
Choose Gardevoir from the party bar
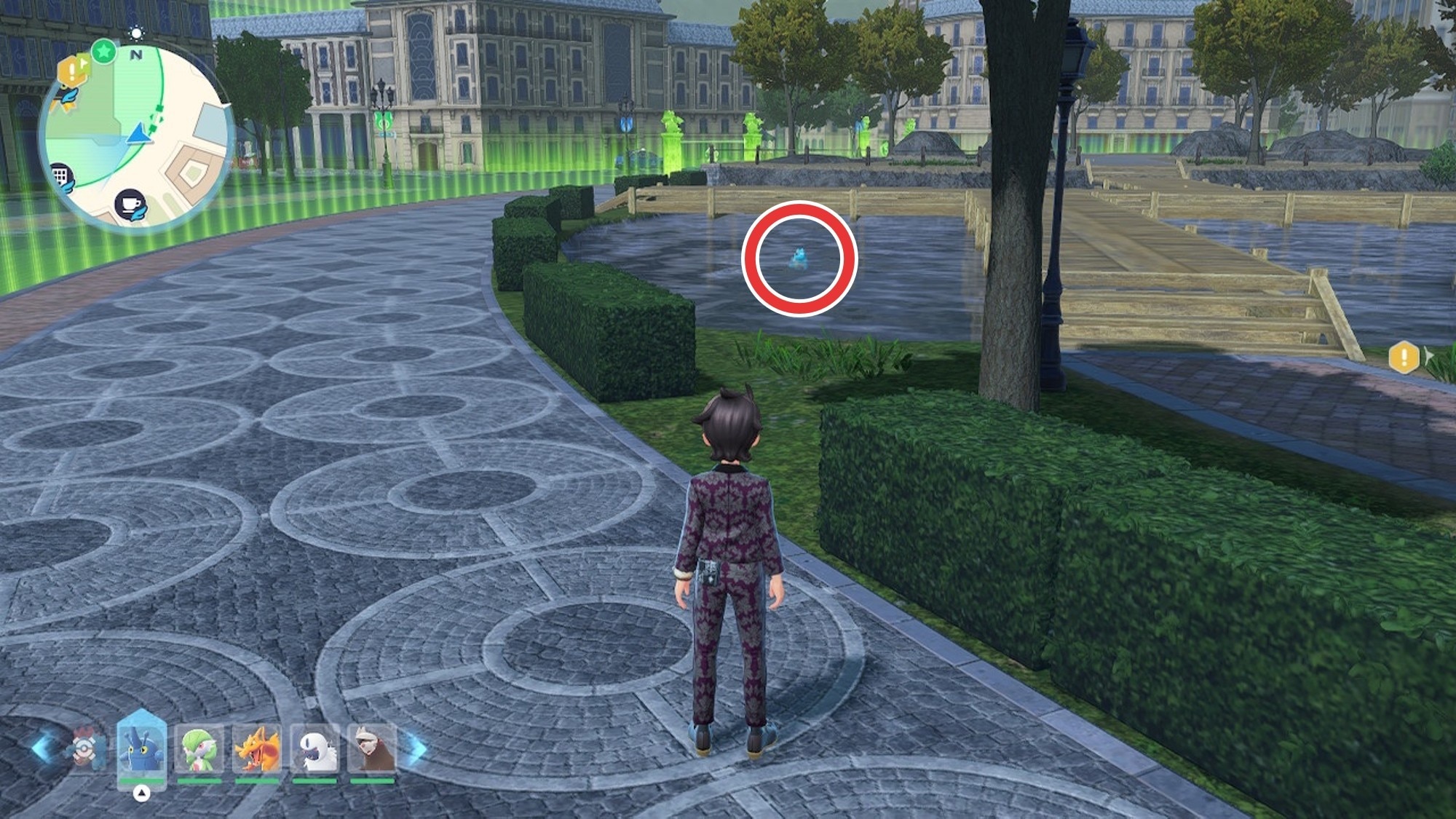(199, 750)
